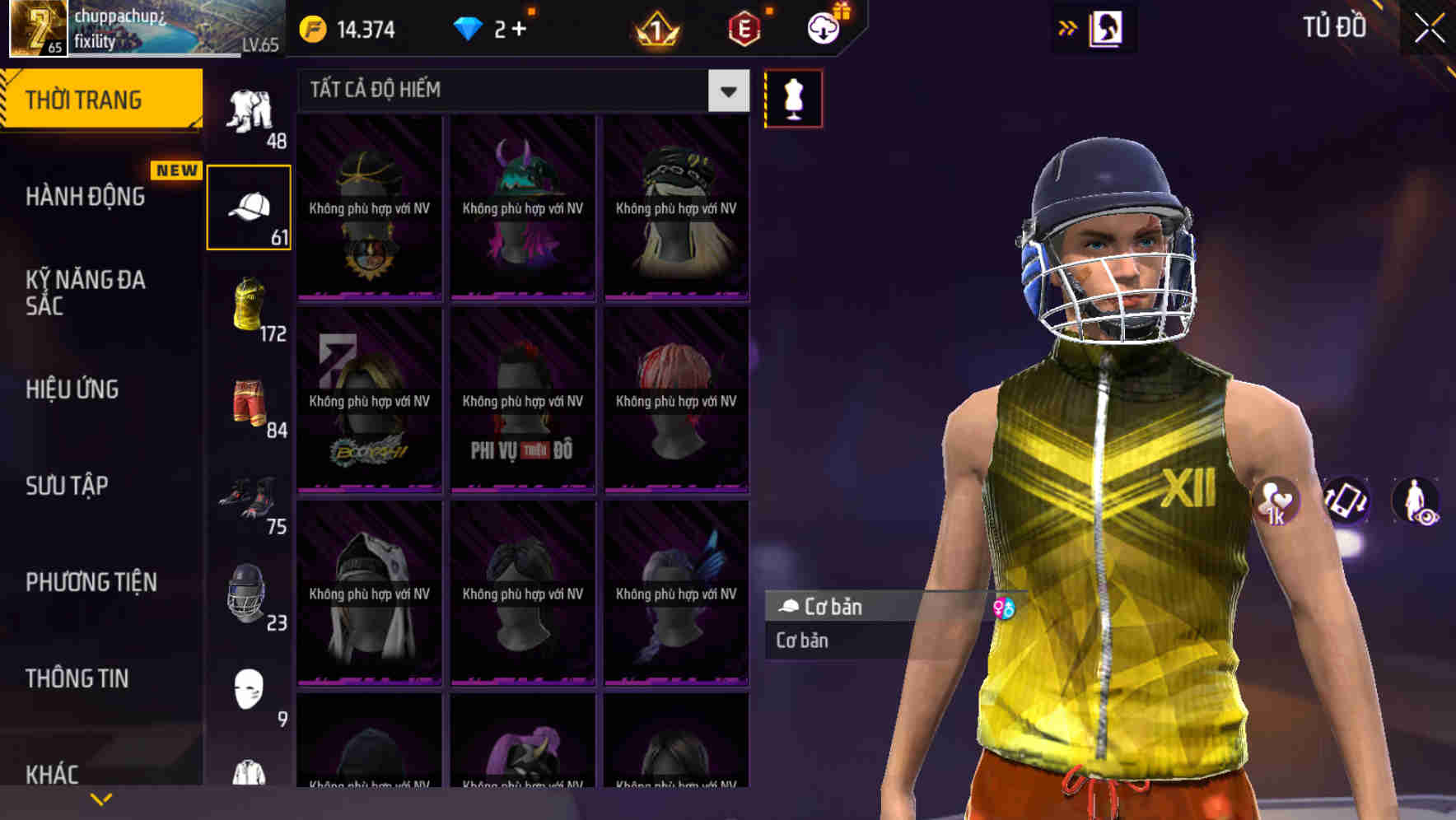Click the mannequin preset outfit icon

[x=793, y=97]
